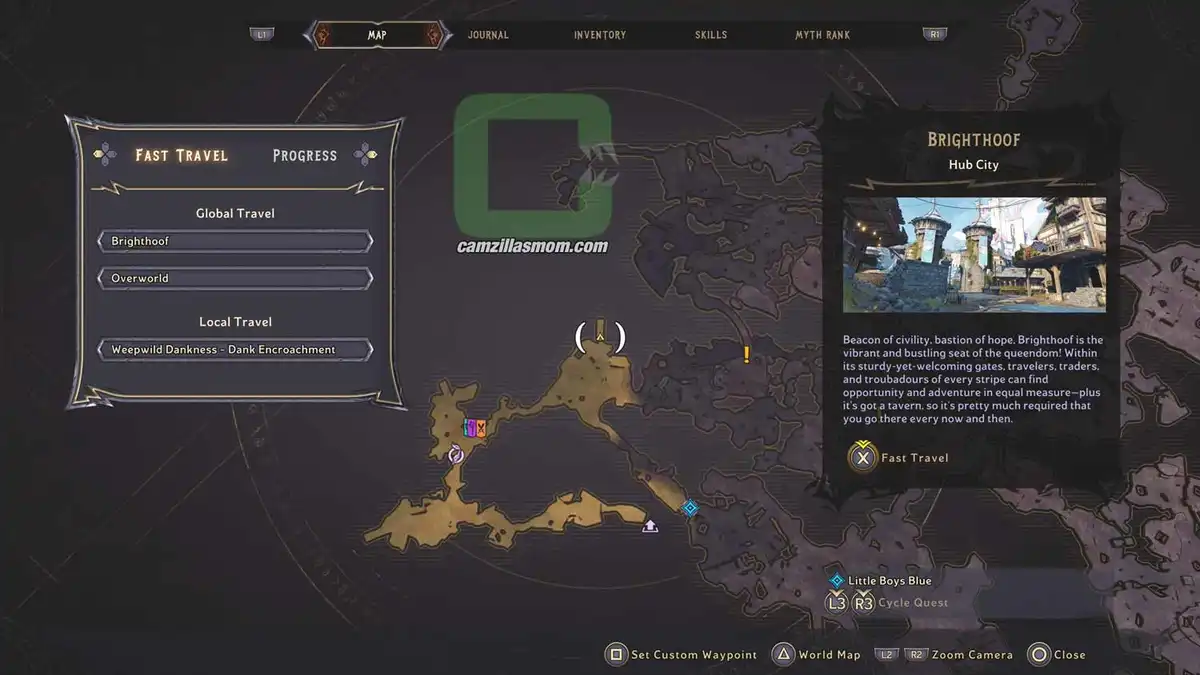Choose Overworld fast travel destination

coord(235,278)
